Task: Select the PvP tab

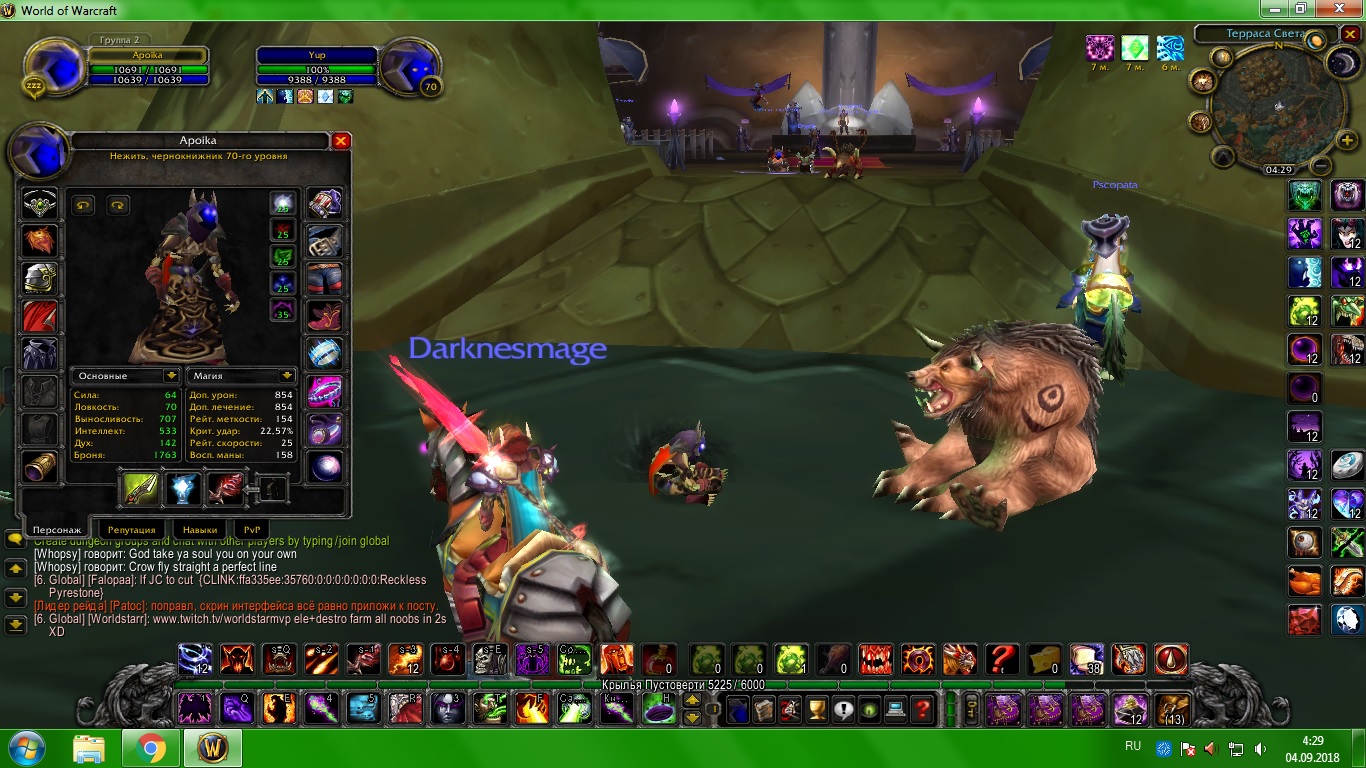Action: [252, 529]
